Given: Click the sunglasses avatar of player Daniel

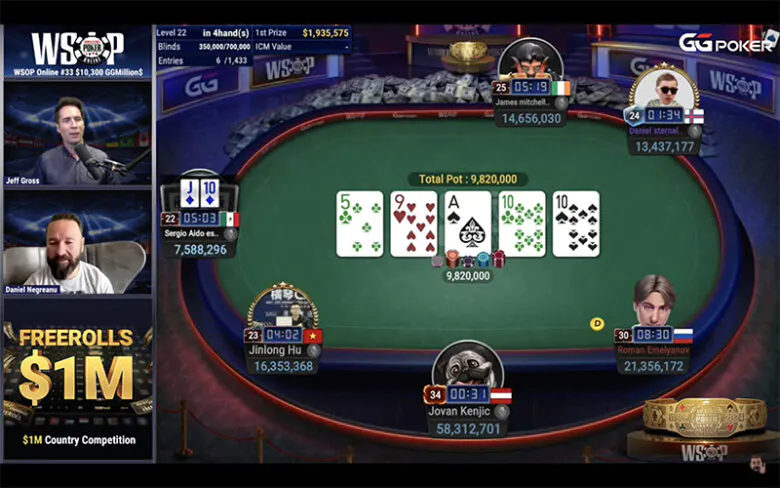Looking at the screenshot, I should 662,88.
